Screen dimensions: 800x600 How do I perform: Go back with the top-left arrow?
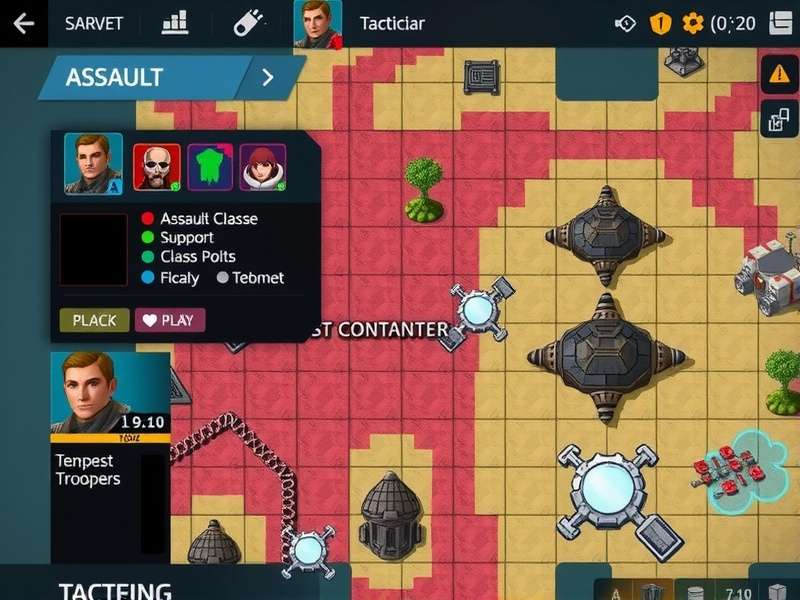(x=24, y=23)
